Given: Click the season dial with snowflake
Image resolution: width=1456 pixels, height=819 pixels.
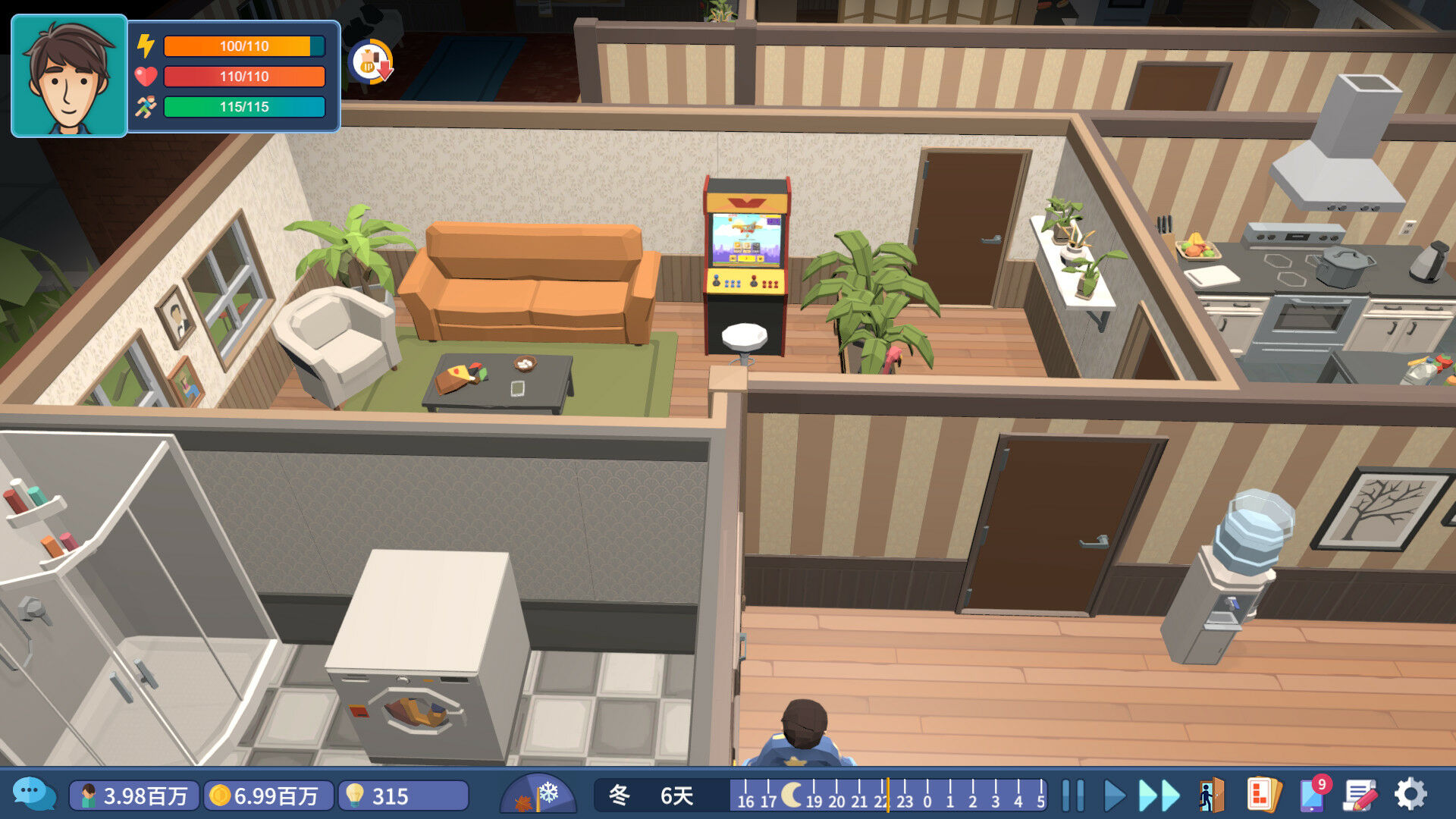Looking at the screenshot, I should tap(538, 795).
